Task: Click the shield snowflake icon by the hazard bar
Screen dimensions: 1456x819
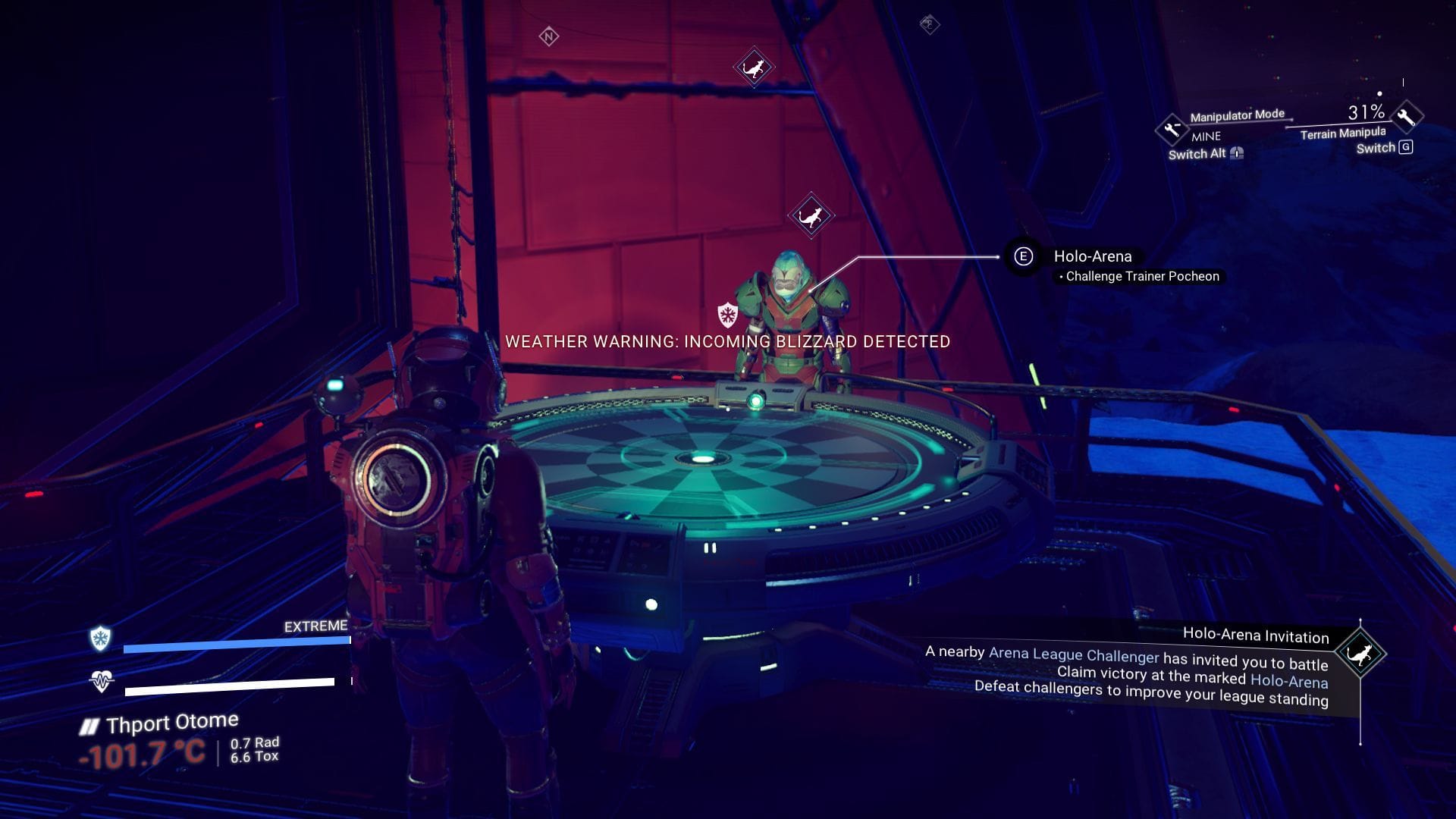Action: (101, 639)
